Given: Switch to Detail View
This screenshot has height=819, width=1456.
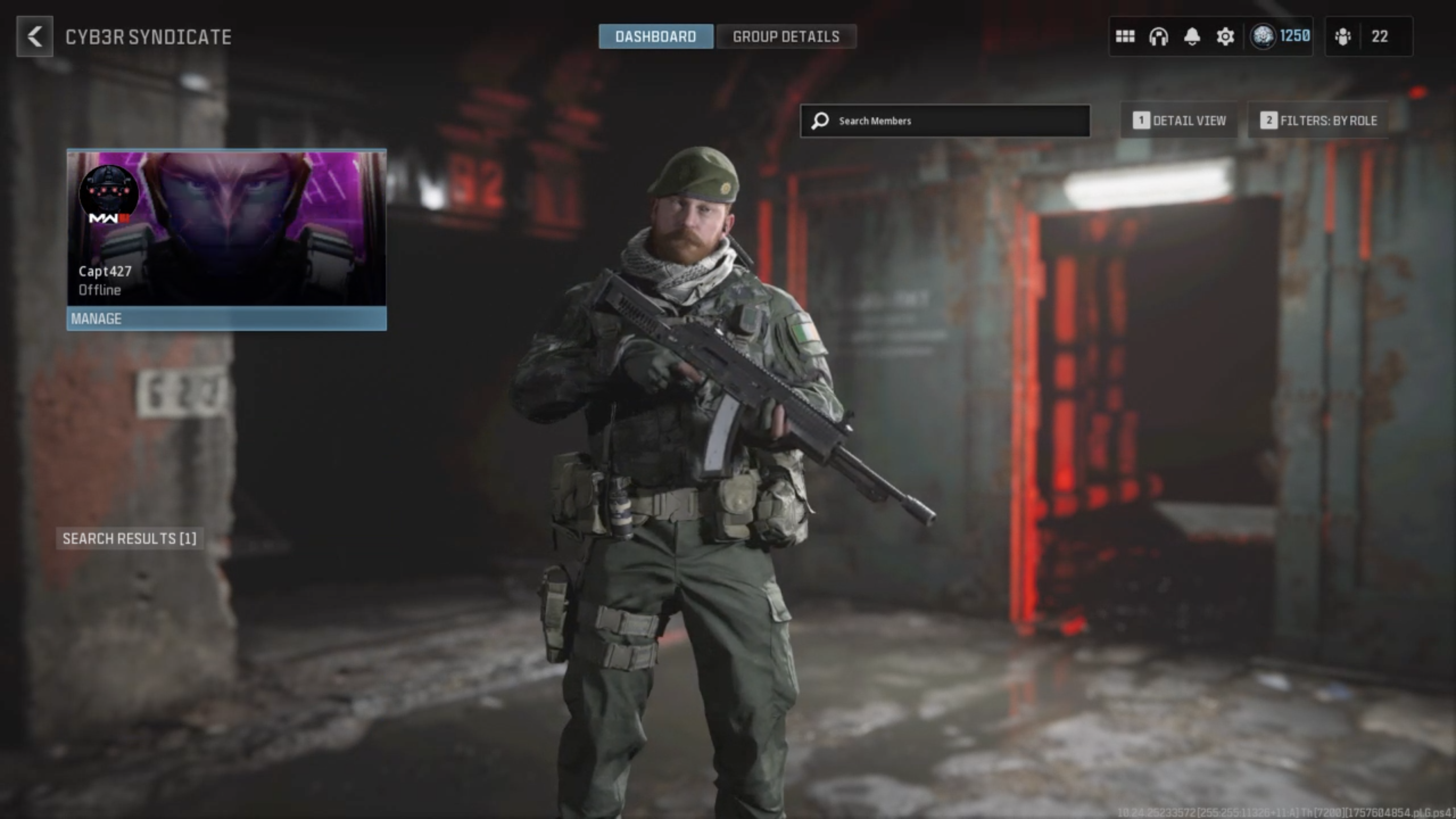Looking at the screenshot, I should click(1180, 121).
